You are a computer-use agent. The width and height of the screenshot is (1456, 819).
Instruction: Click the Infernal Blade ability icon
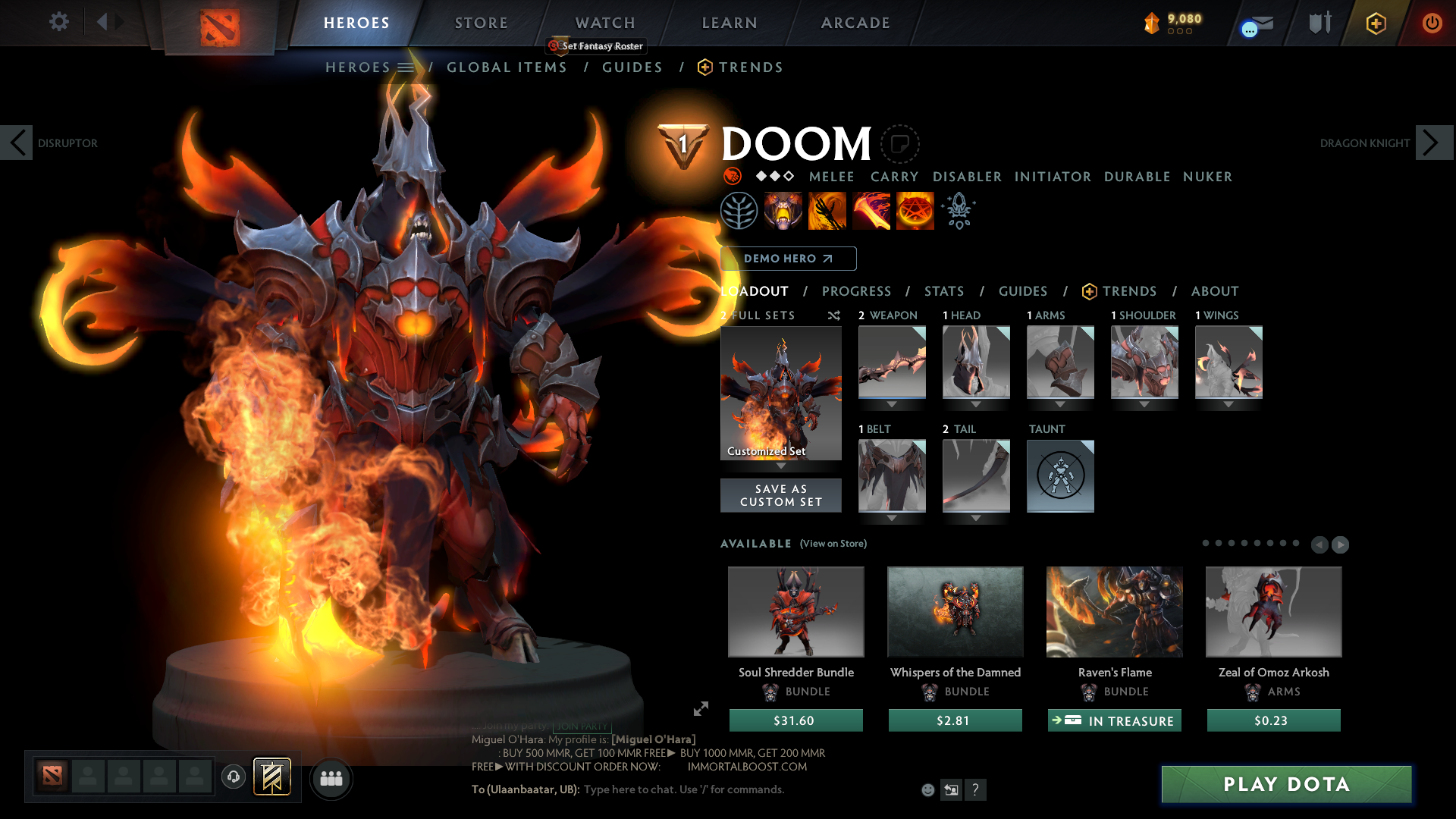click(x=871, y=211)
